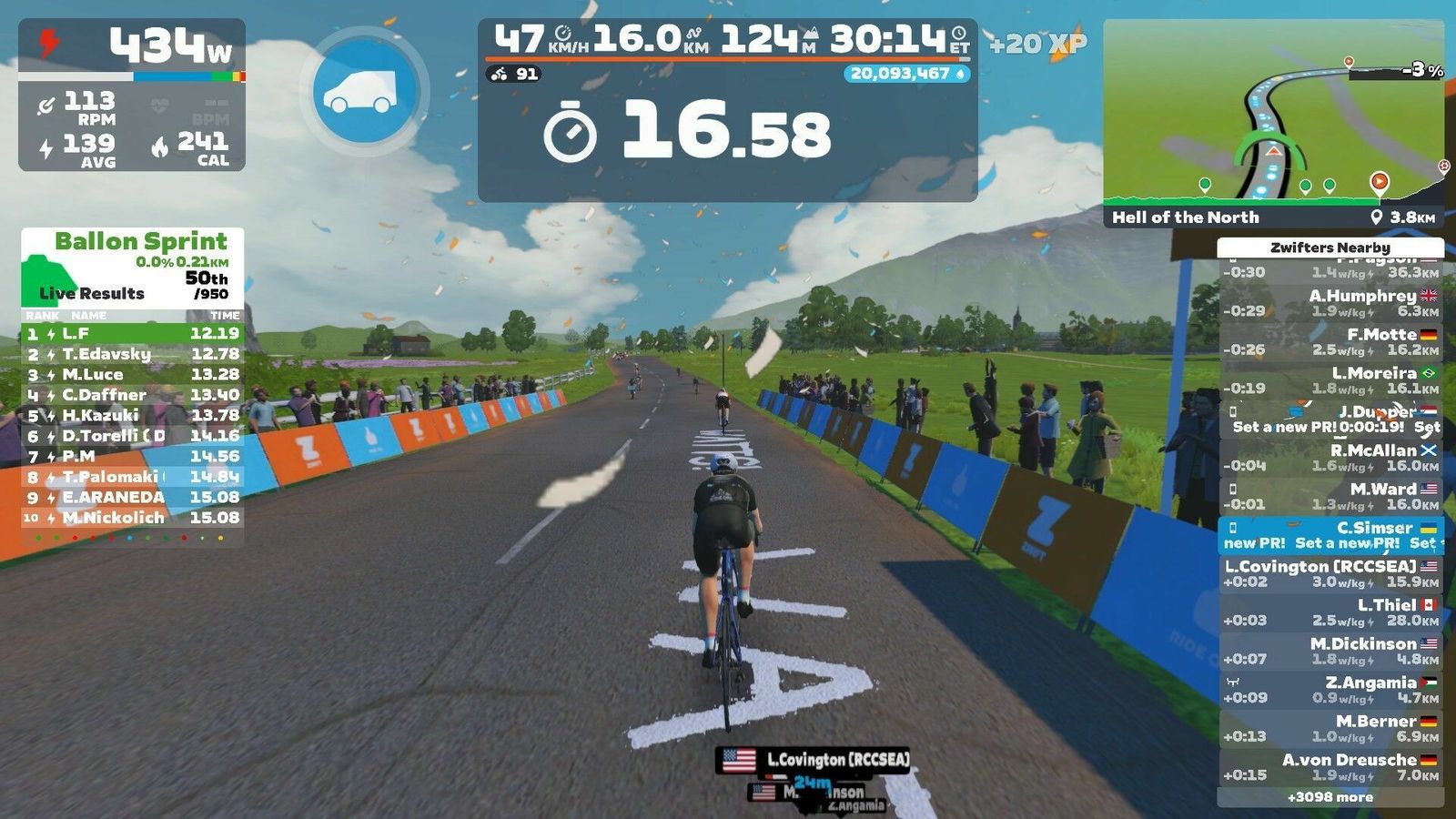1456x819 pixels.
Task: Choose A.von Dreusche rider row
Action: click(1330, 767)
